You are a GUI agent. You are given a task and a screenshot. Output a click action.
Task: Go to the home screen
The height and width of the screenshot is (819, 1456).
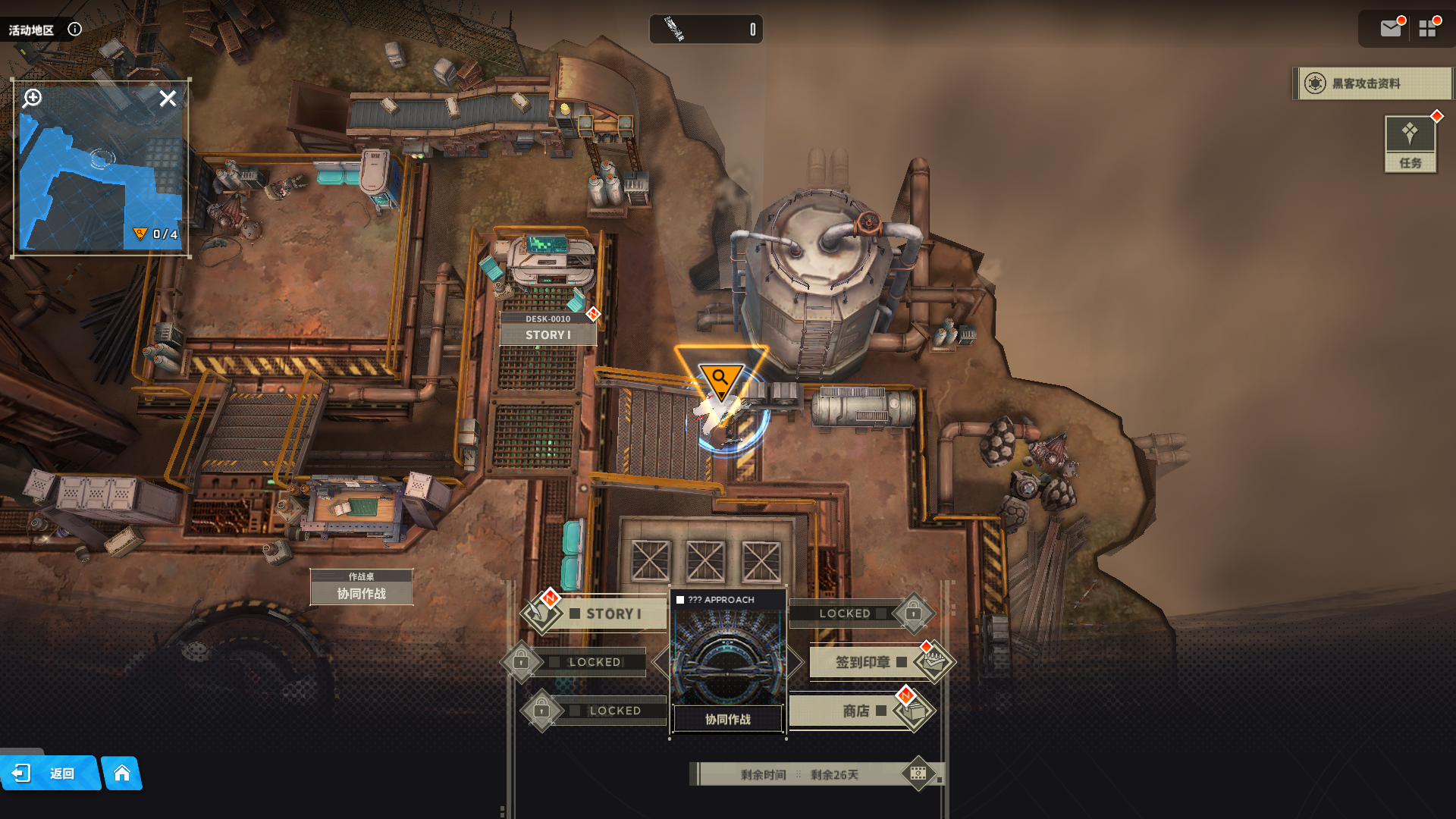pos(122,773)
